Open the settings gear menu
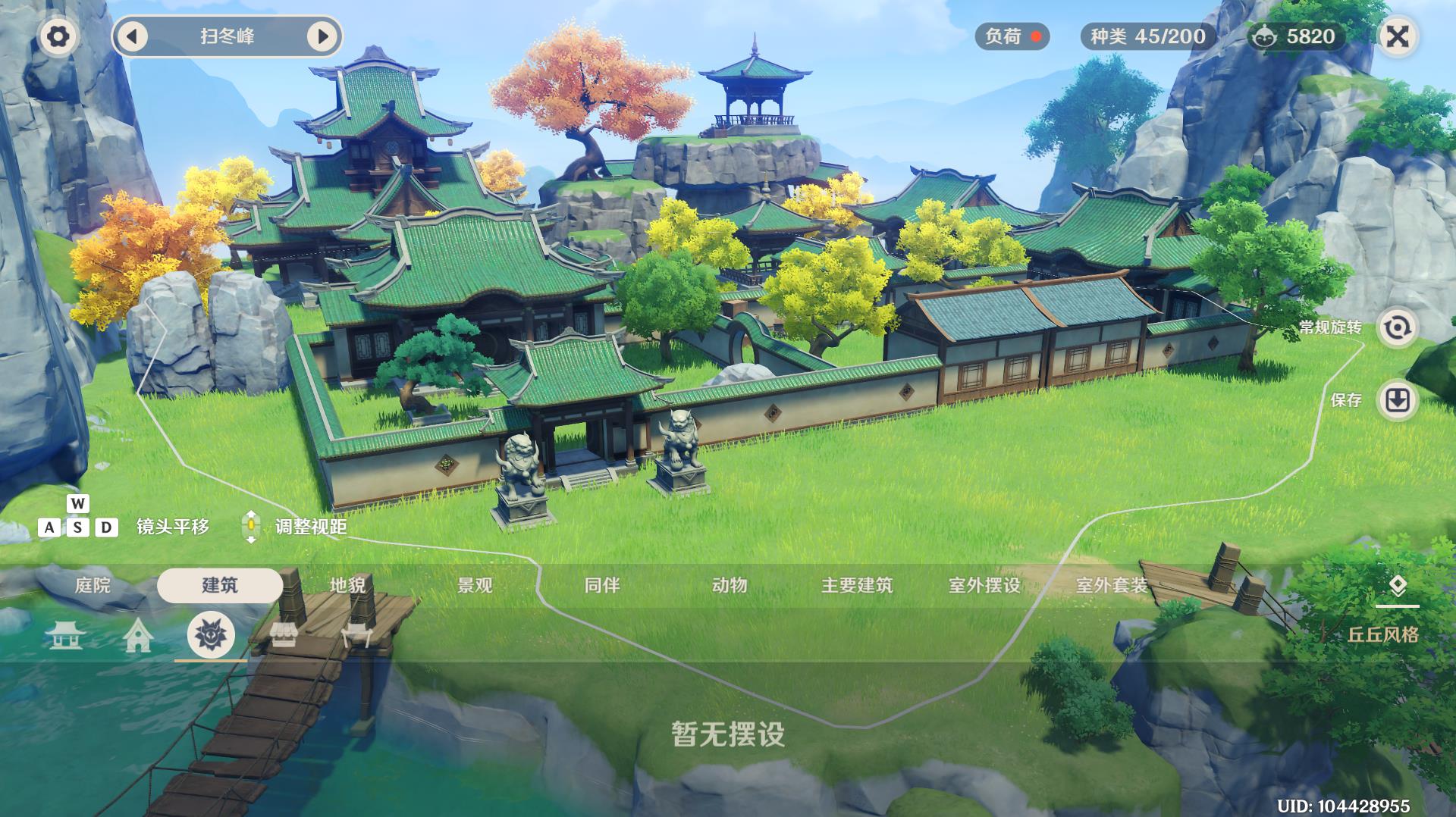This screenshot has width=1456, height=817. (59, 35)
